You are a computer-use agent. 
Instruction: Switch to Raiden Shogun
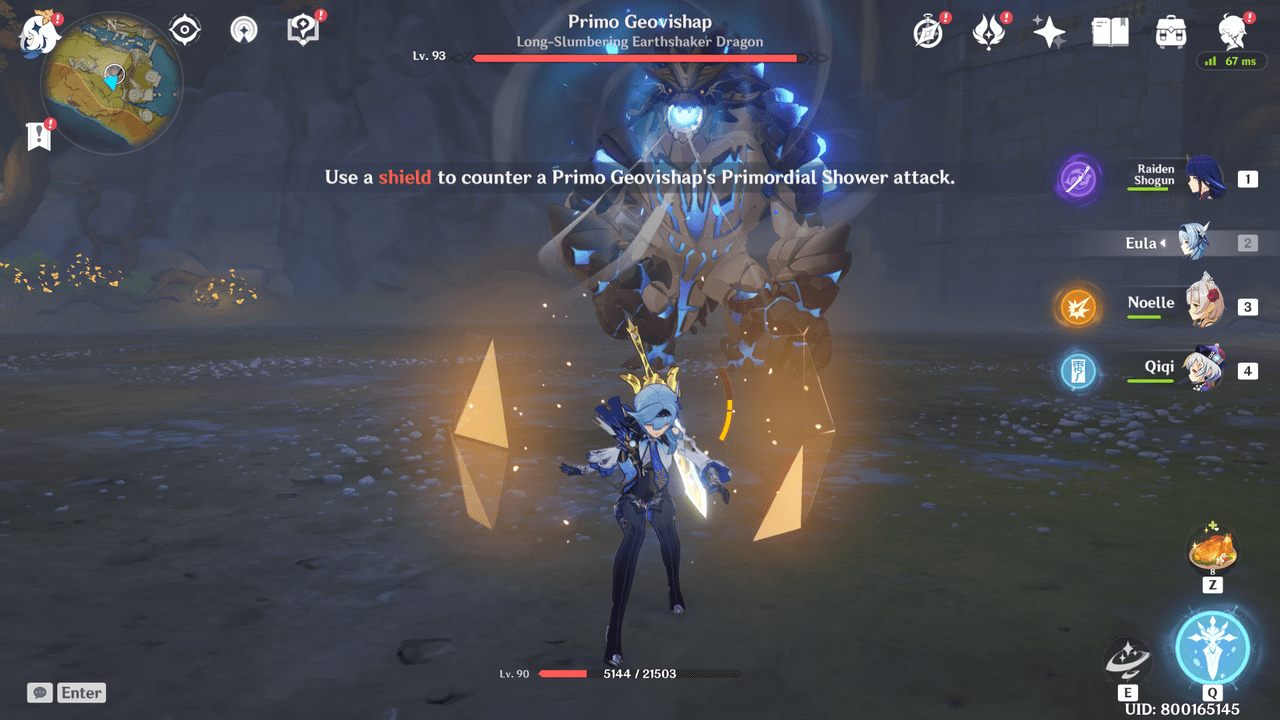point(1203,179)
